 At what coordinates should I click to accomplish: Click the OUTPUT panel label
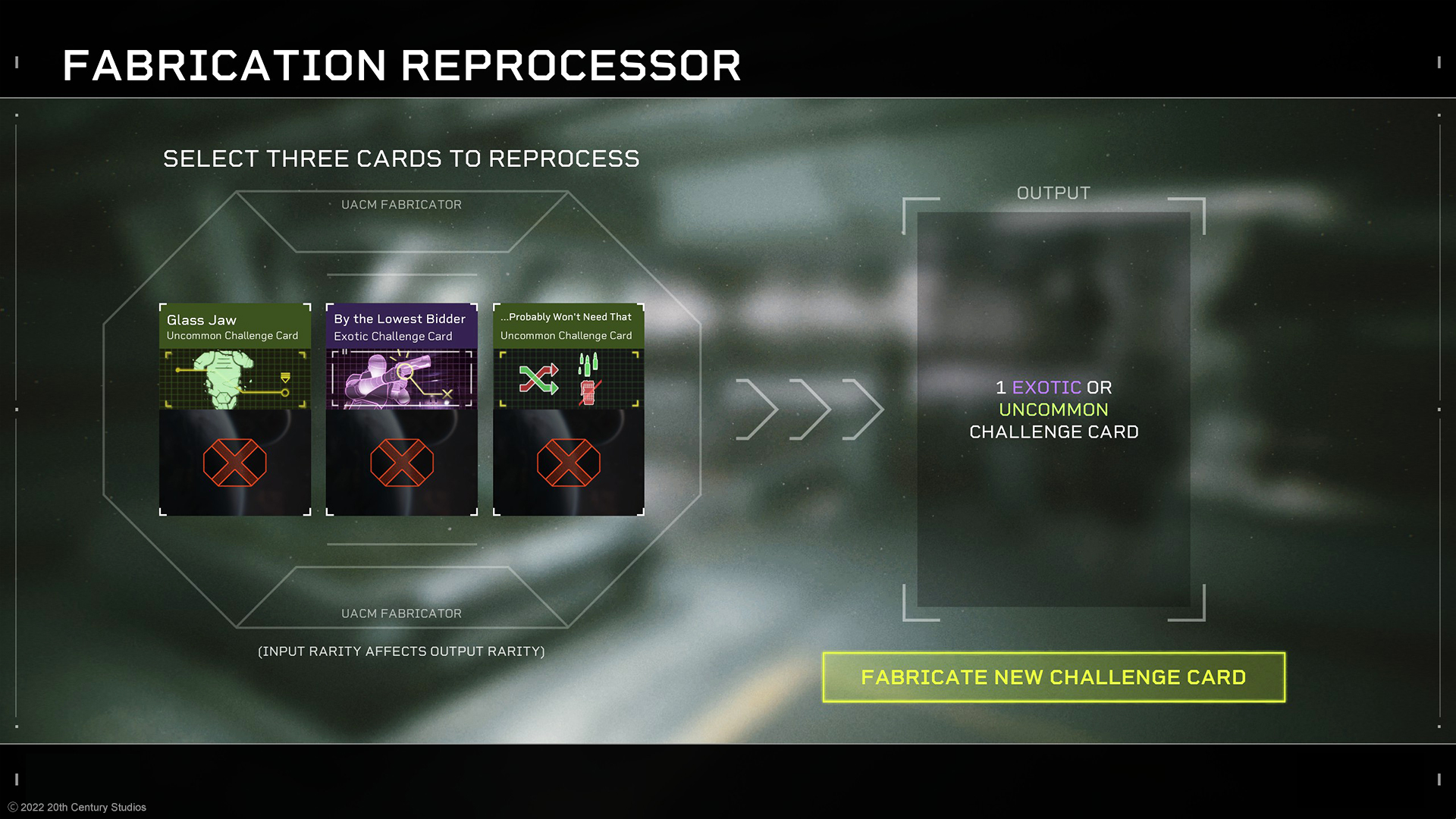[1053, 193]
